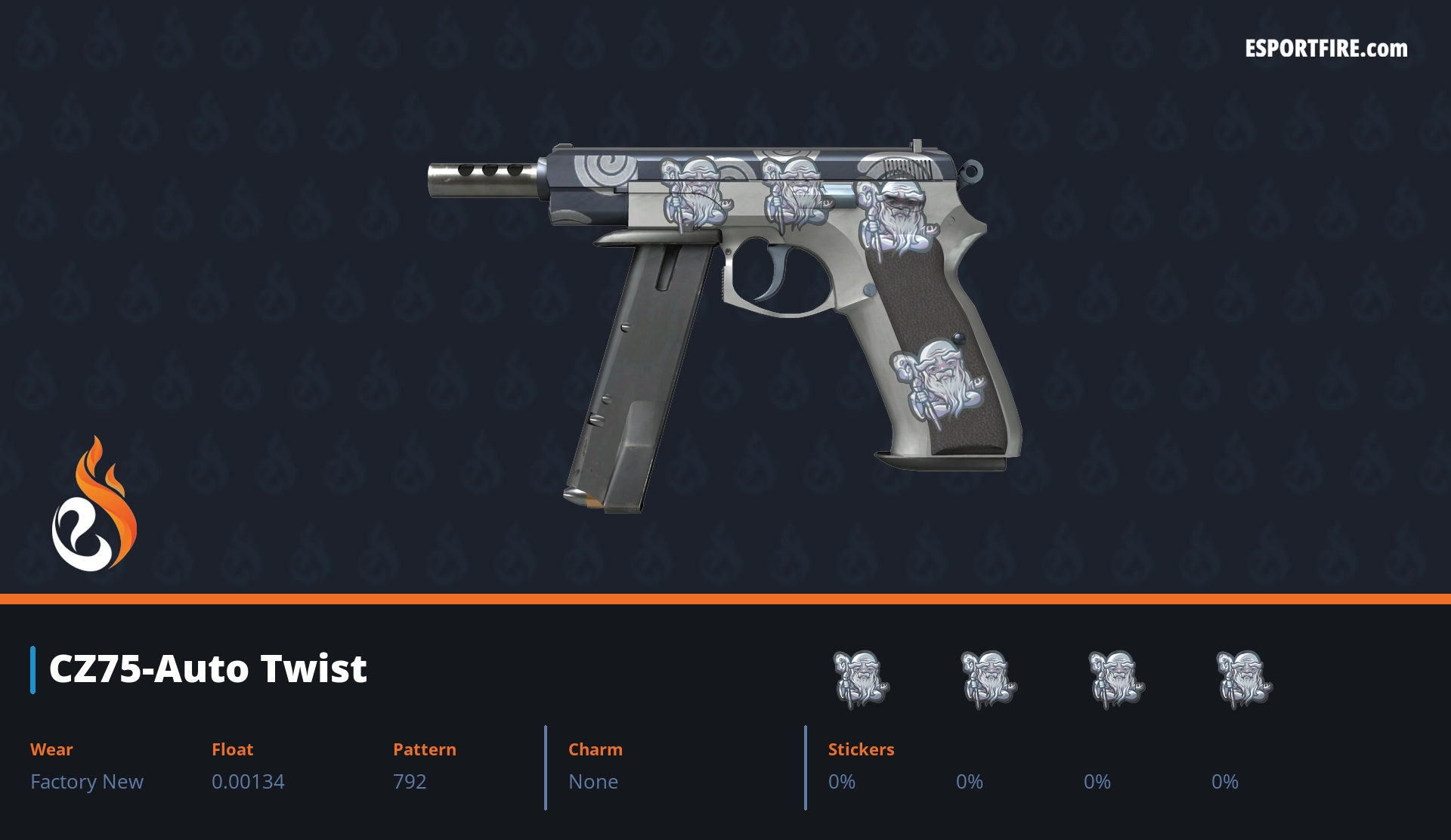Open the ESPORTFIRE.com site link
This screenshot has height=840, width=1451.
1326,49
